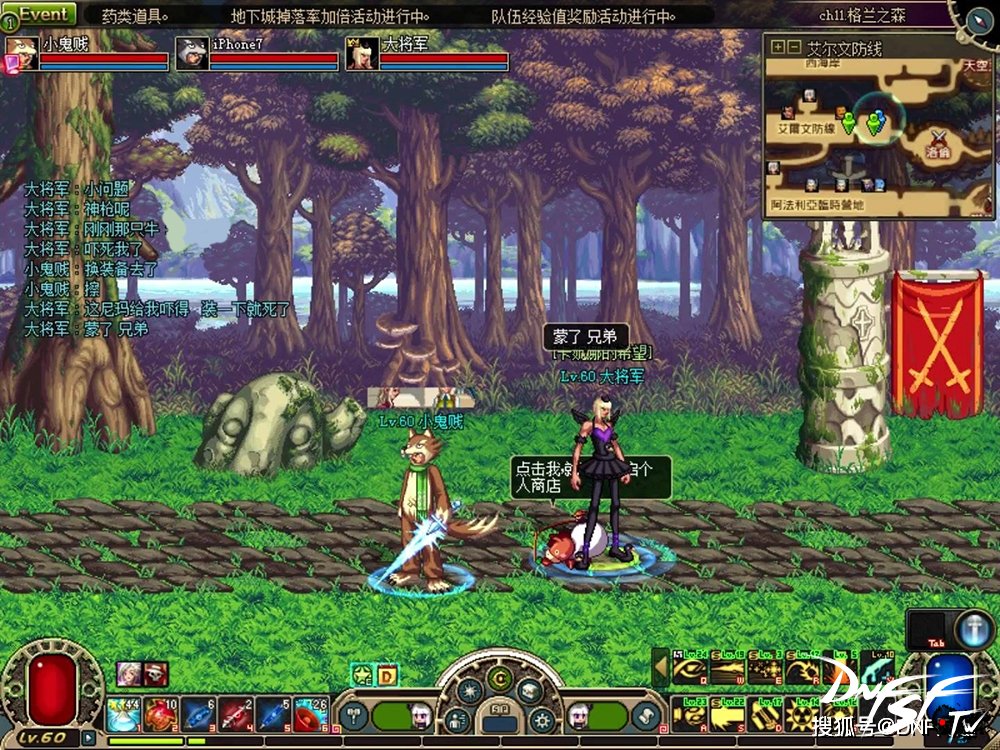The image size is (1000, 750).
Task: Use the red jar item in slot 2
Action: pos(160,714)
